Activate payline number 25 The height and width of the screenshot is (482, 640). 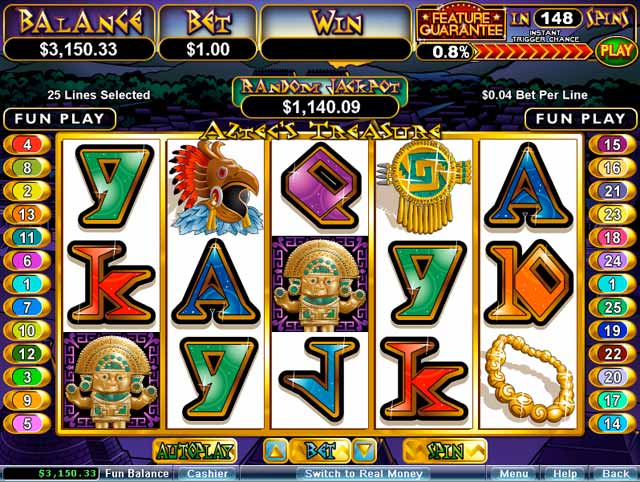(x=614, y=307)
